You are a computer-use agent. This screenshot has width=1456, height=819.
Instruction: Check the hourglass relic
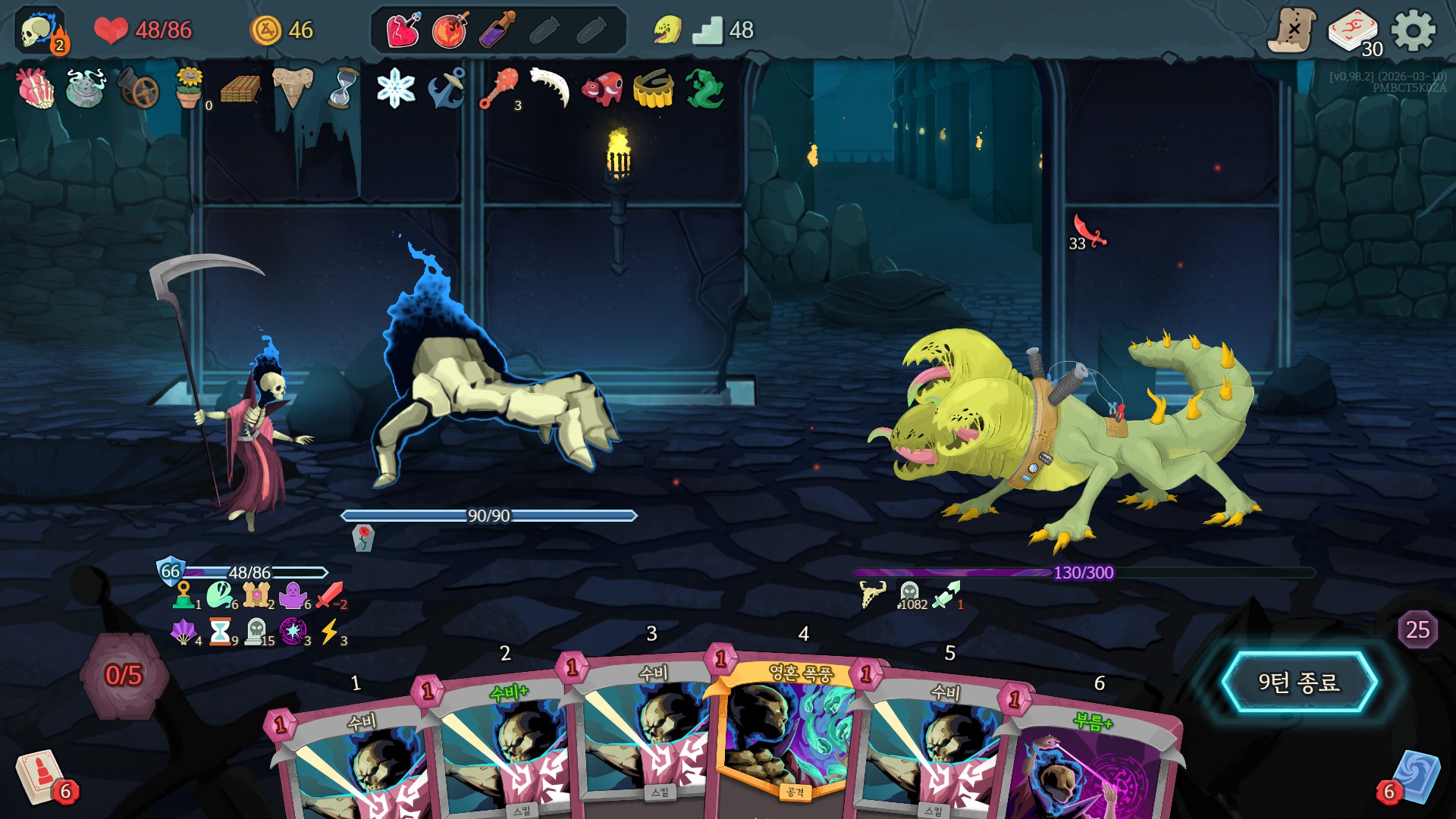coord(344,89)
